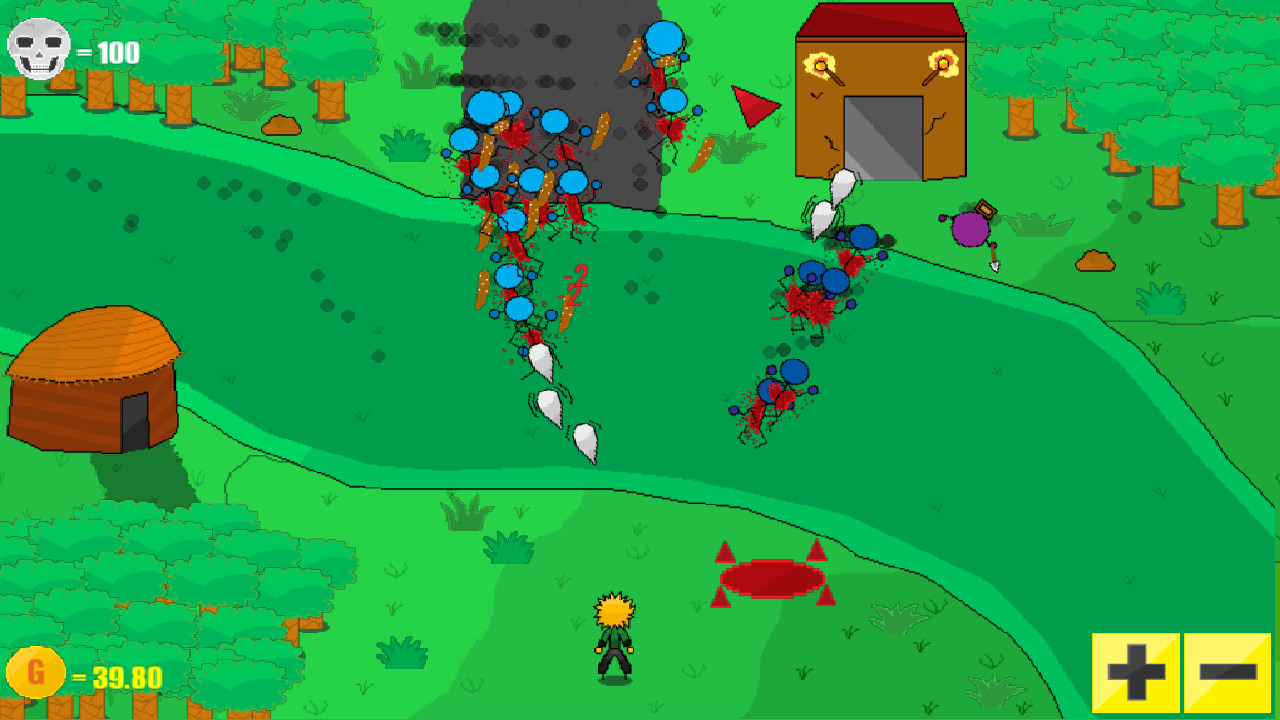Click the right torch on the barn
This screenshot has height=720, width=1280.
pos(944,63)
